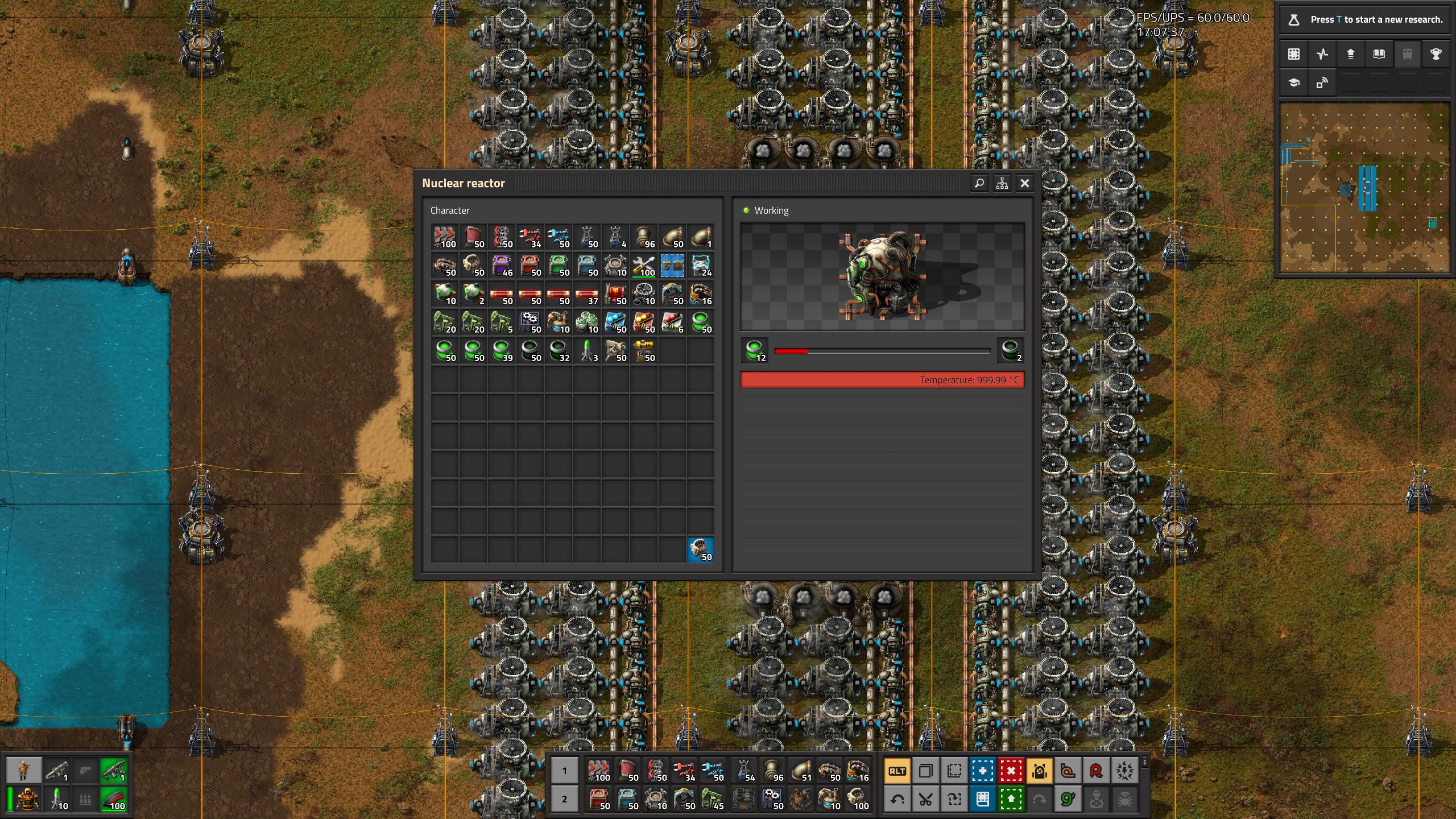Viewport: 1456px width, 819px height.
Task: Select the cut scissors shortcut tool
Action: 925,800
